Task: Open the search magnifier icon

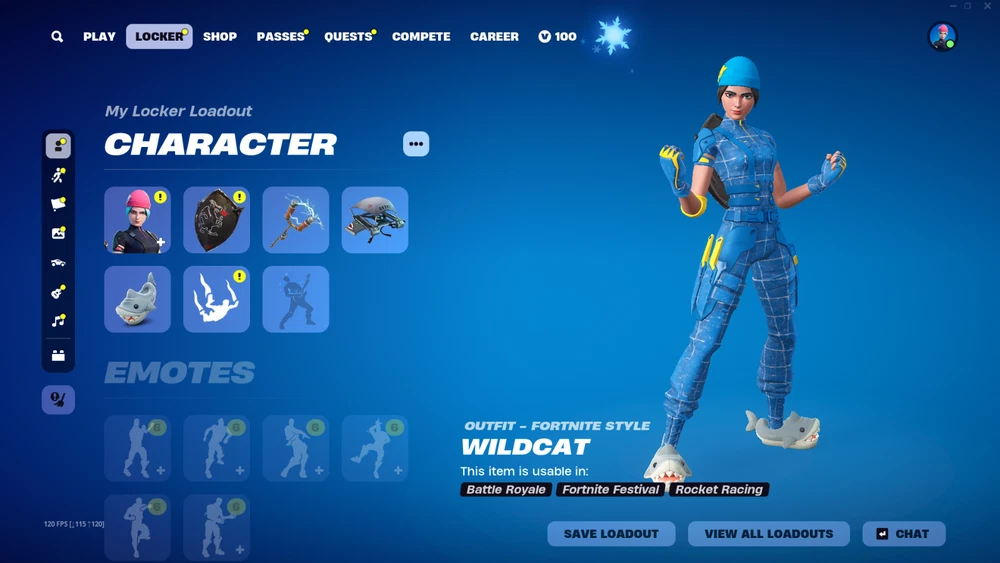Action: [57, 37]
